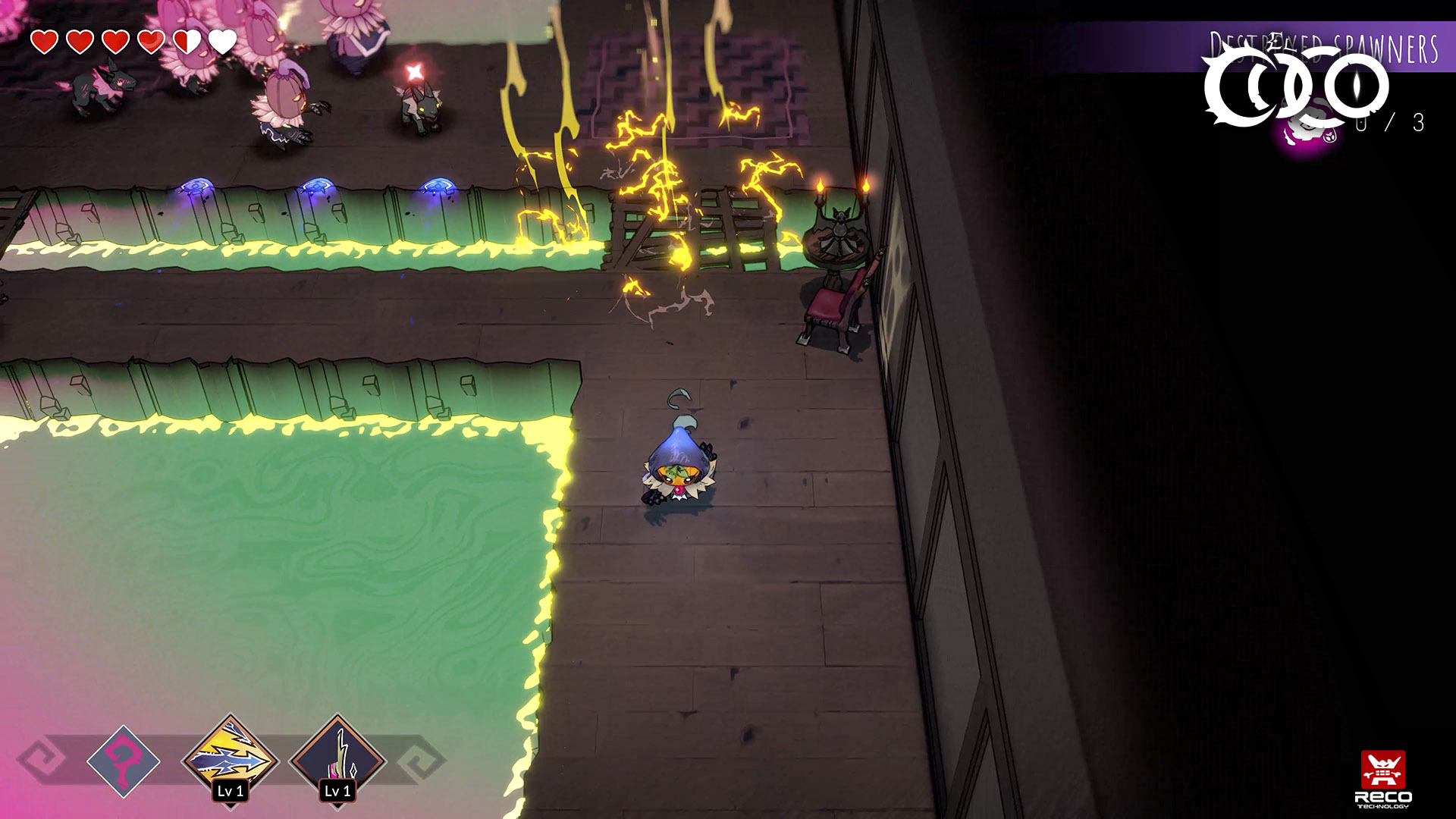Select the pink swirl ability diamond

(x=123, y=761)
